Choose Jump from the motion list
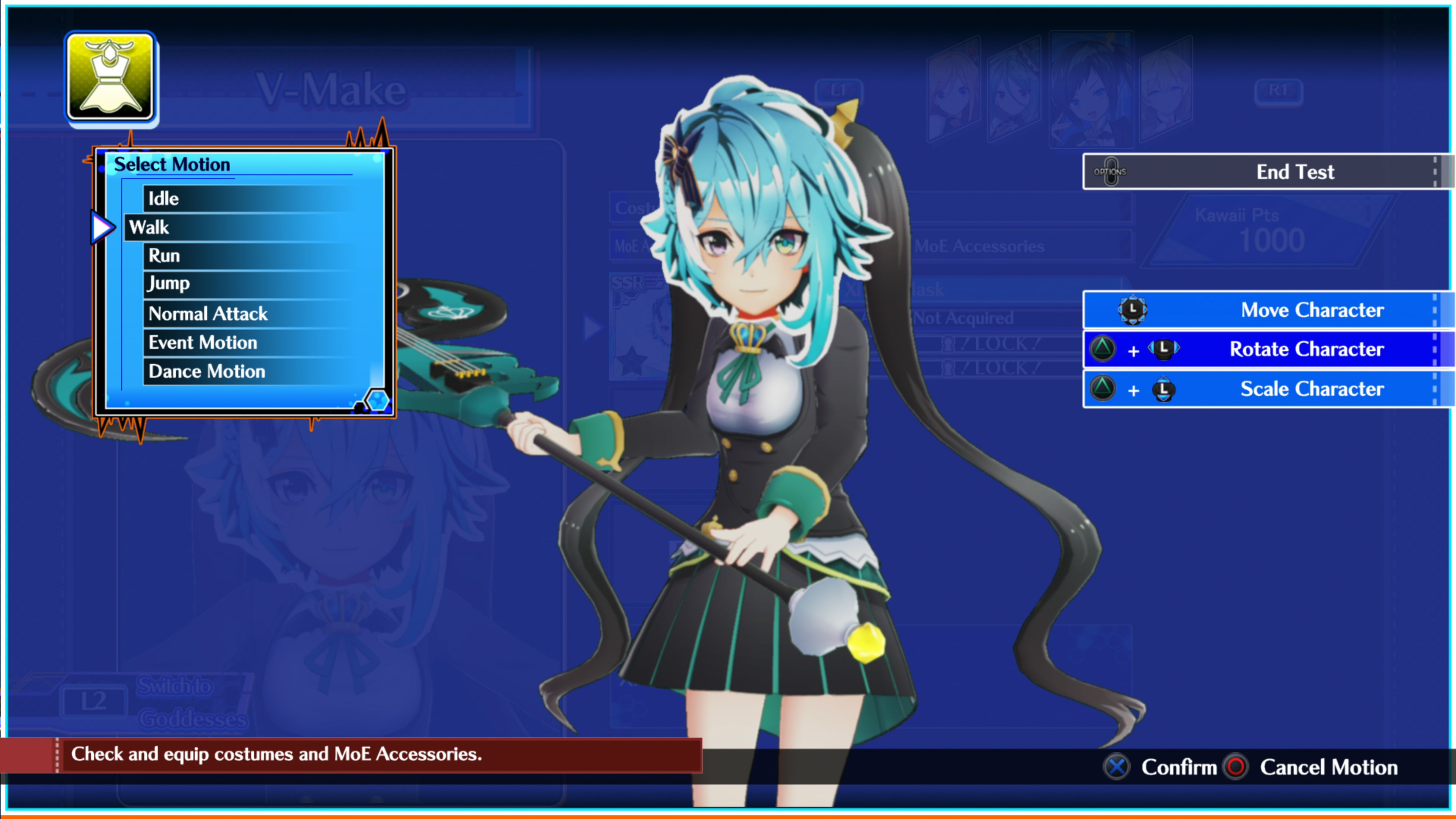1456x819 pixels. click(x=168, y=283)
